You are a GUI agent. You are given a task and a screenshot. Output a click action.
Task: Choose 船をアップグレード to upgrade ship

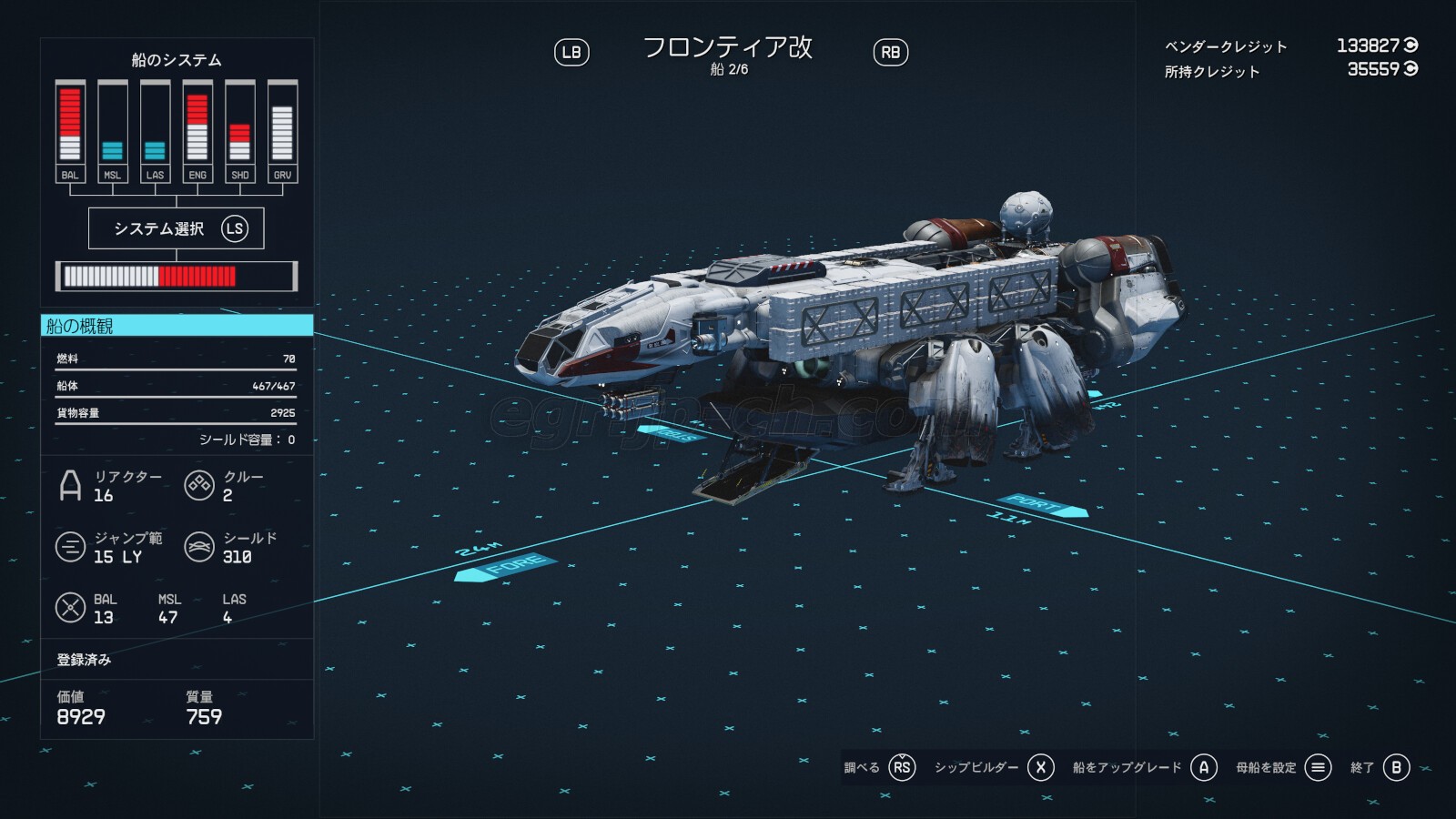click(1144, 767)
